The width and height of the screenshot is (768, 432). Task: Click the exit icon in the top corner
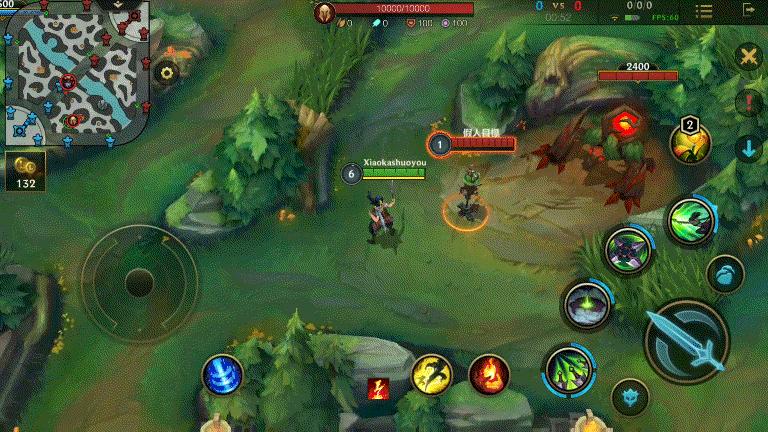pyautogui.click(x=747, y=9)
